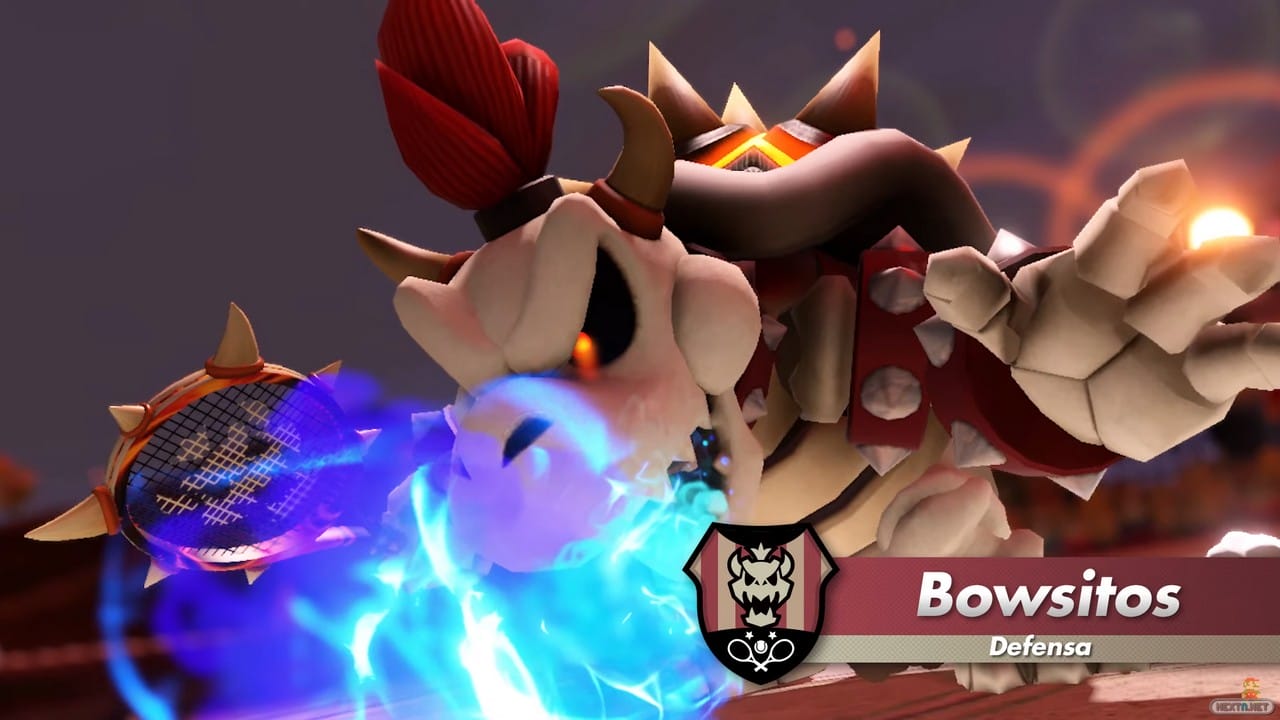Screen dimensions: 1280x720
Task: Click the crown icon atop the shield badge
Action: [762, 548]
